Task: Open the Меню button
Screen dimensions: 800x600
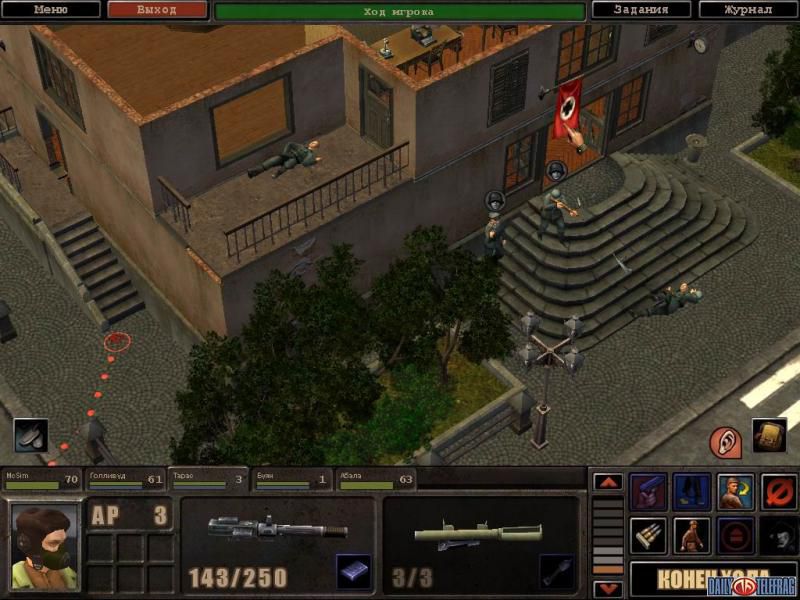Action: 51,10
